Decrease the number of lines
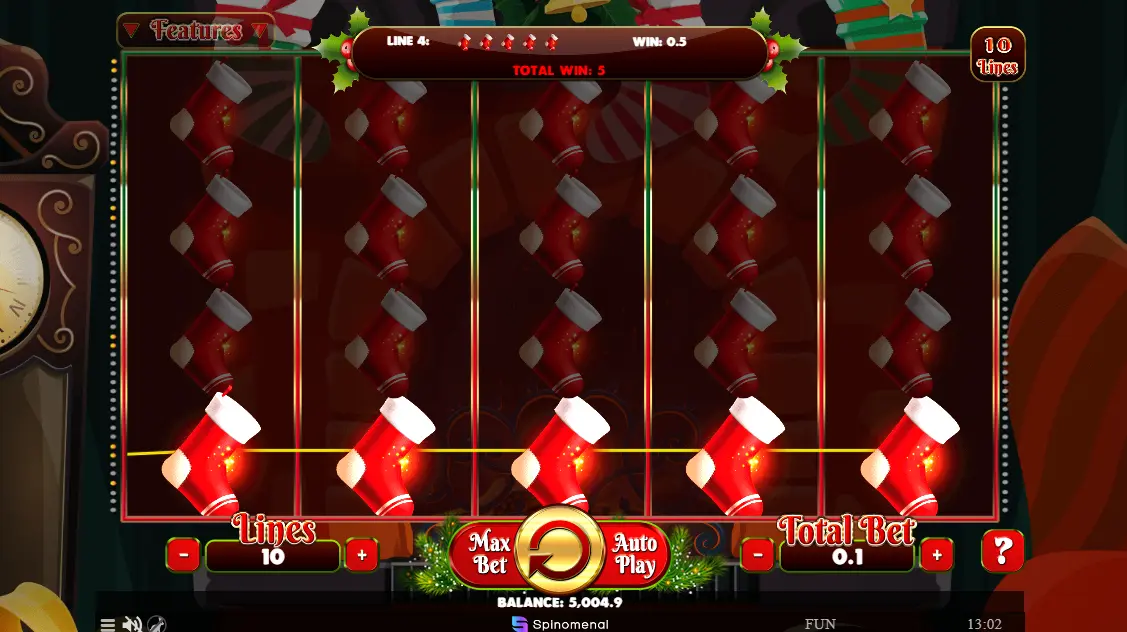 point(183,554)
